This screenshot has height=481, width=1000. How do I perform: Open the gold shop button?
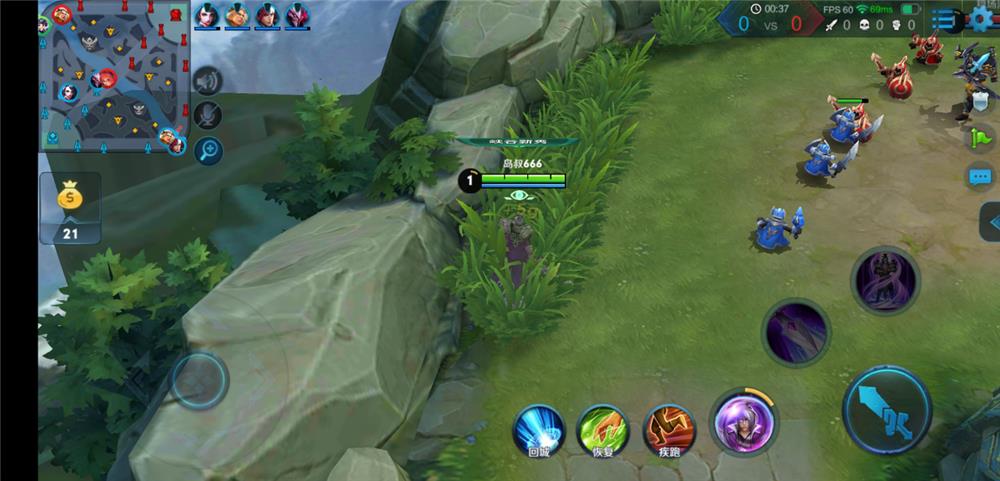pos(69,208)
